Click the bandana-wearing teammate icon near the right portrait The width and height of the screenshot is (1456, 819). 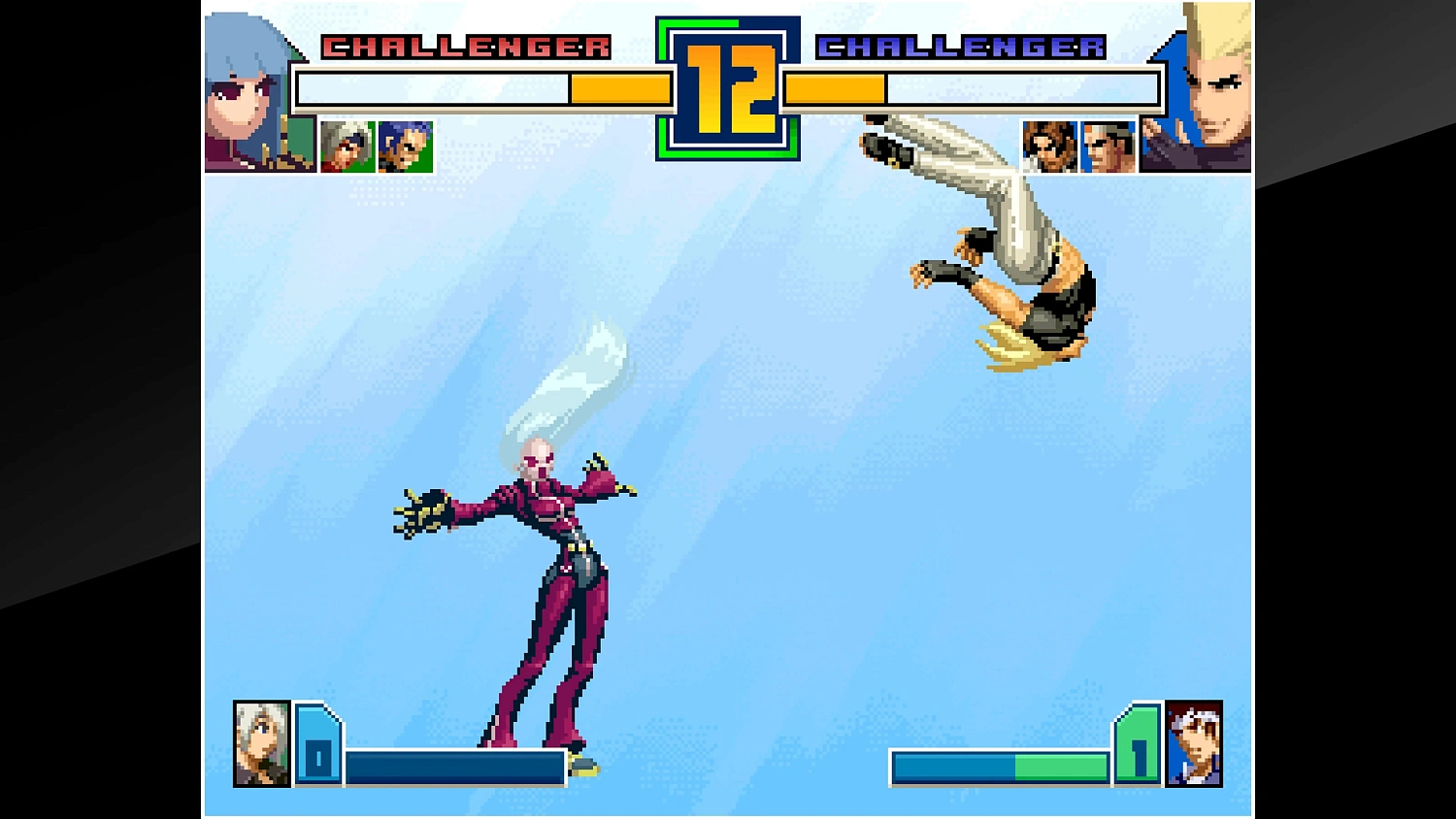(x=1108, y=146)
